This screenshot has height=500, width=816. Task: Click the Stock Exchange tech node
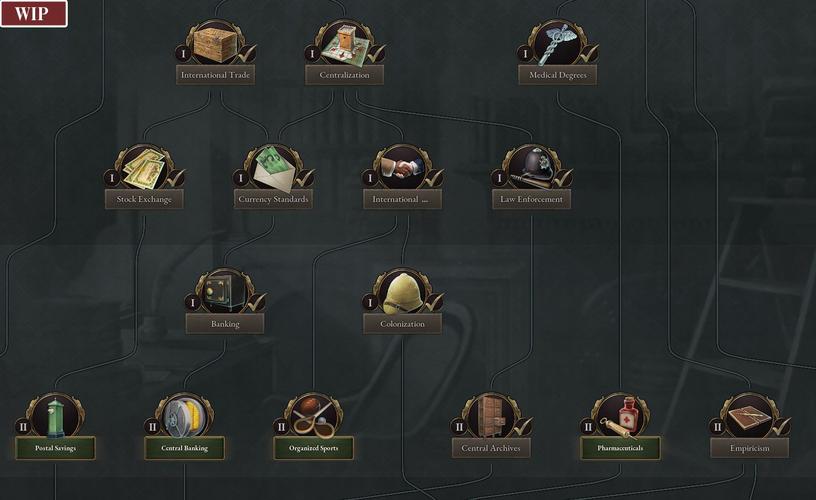tap(144, 199)
